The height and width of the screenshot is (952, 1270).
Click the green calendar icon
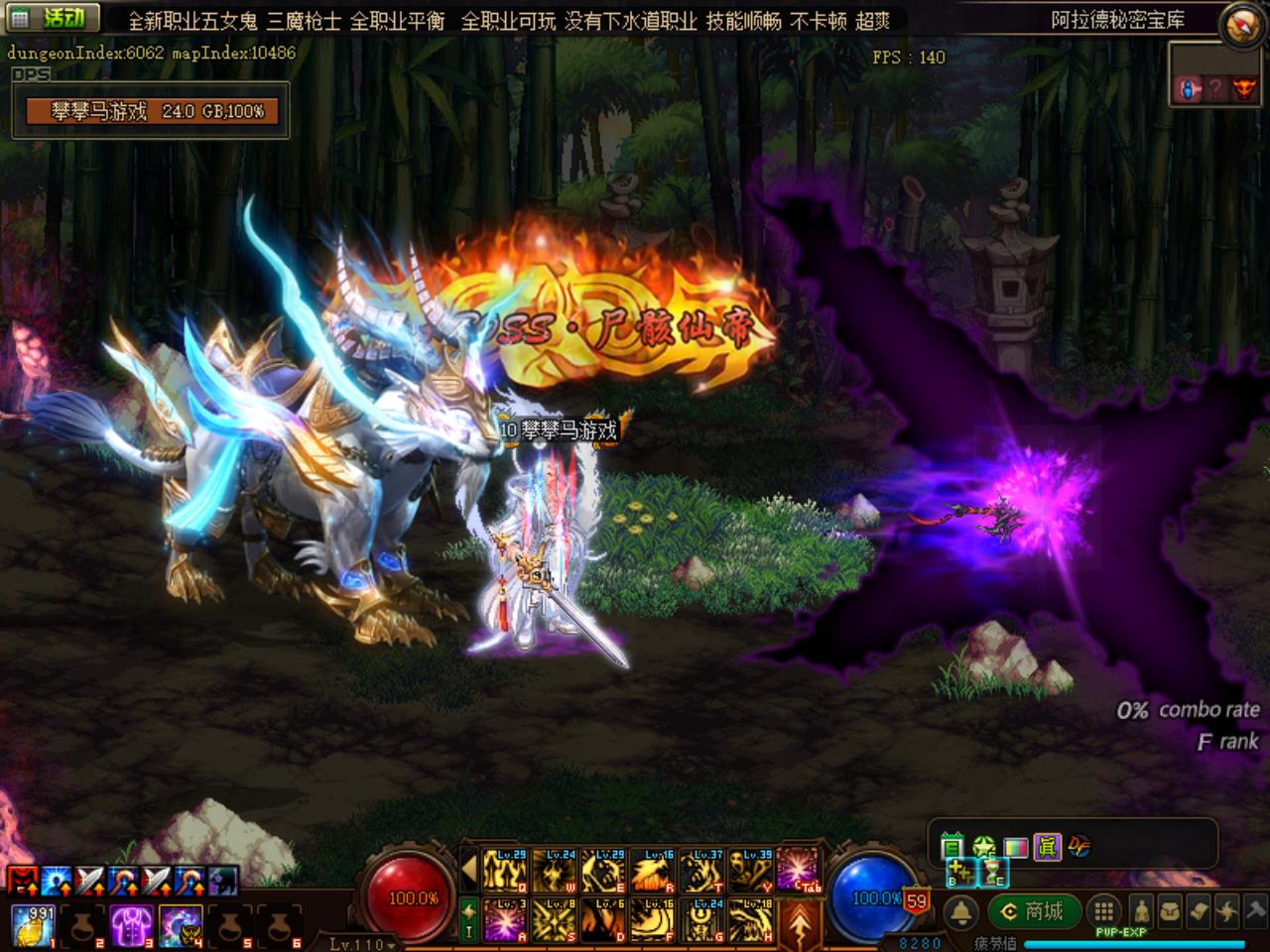pyautogui.click(x=952, y=847)
